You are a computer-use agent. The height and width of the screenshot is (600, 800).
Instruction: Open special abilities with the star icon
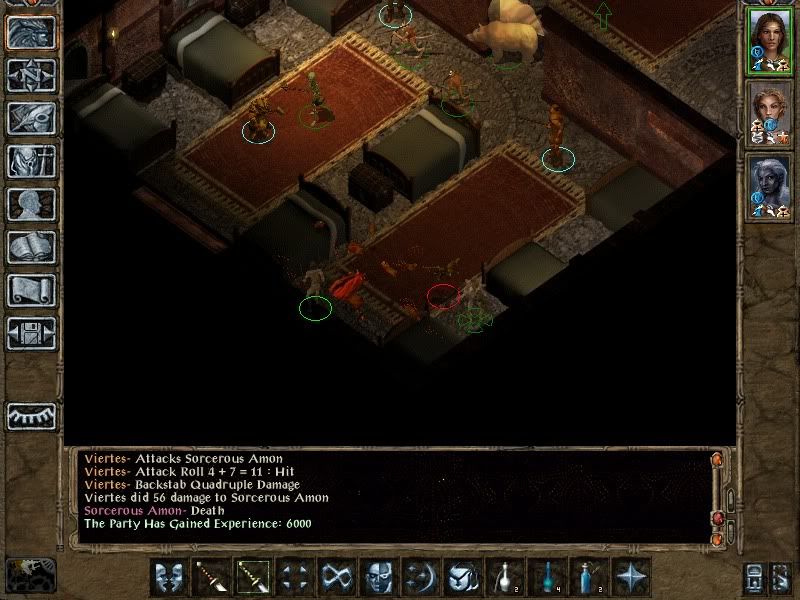[x=631, y=577]
